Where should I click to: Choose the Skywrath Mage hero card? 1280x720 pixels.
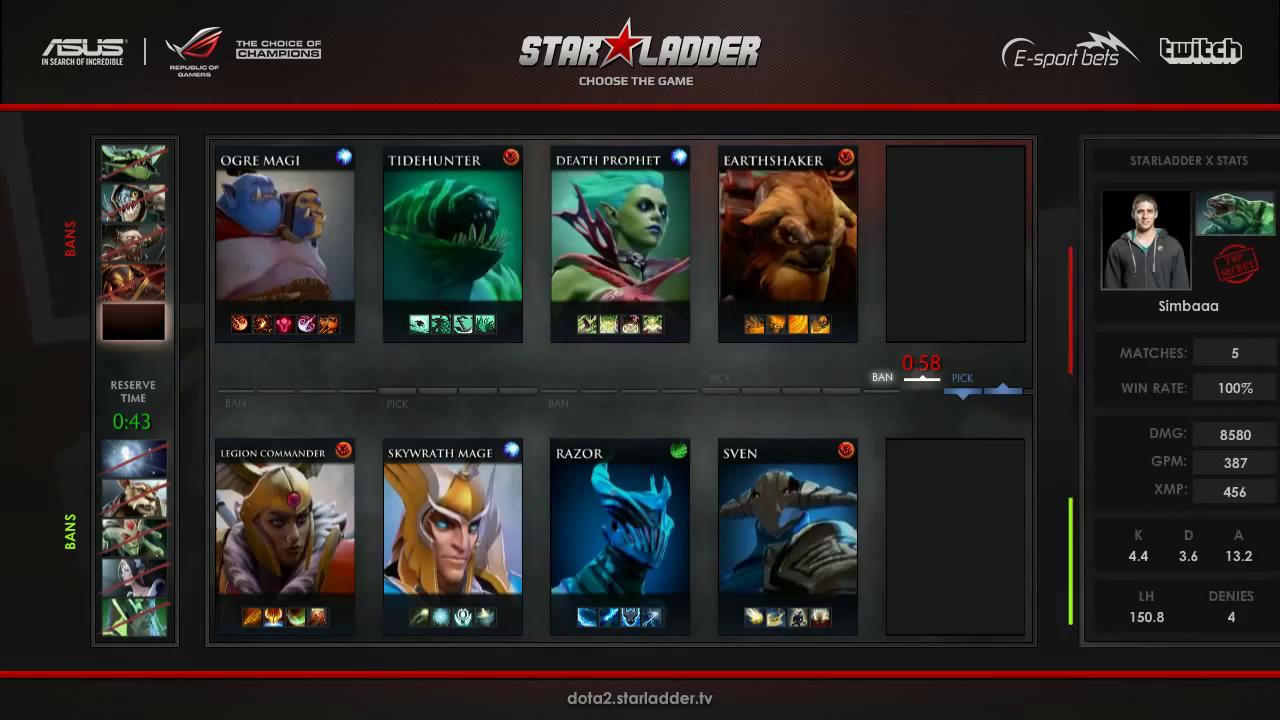click(x=452, y=537)
